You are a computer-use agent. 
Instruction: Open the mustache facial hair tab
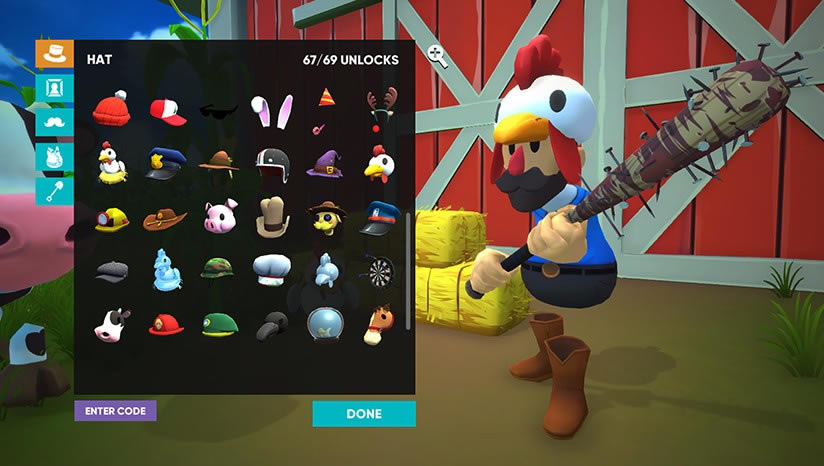point(54,122)
